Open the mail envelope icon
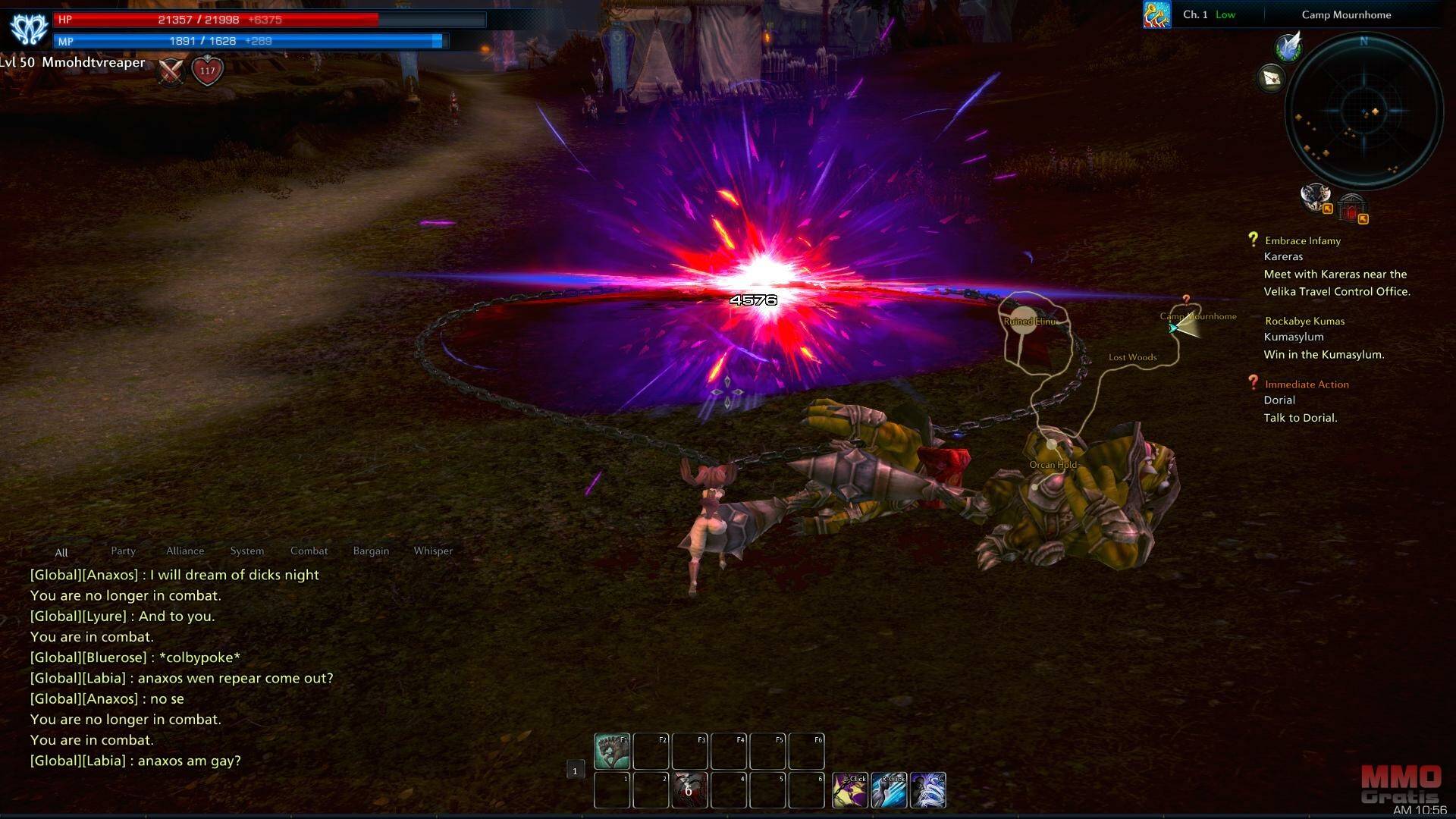 coord(1272,78)
